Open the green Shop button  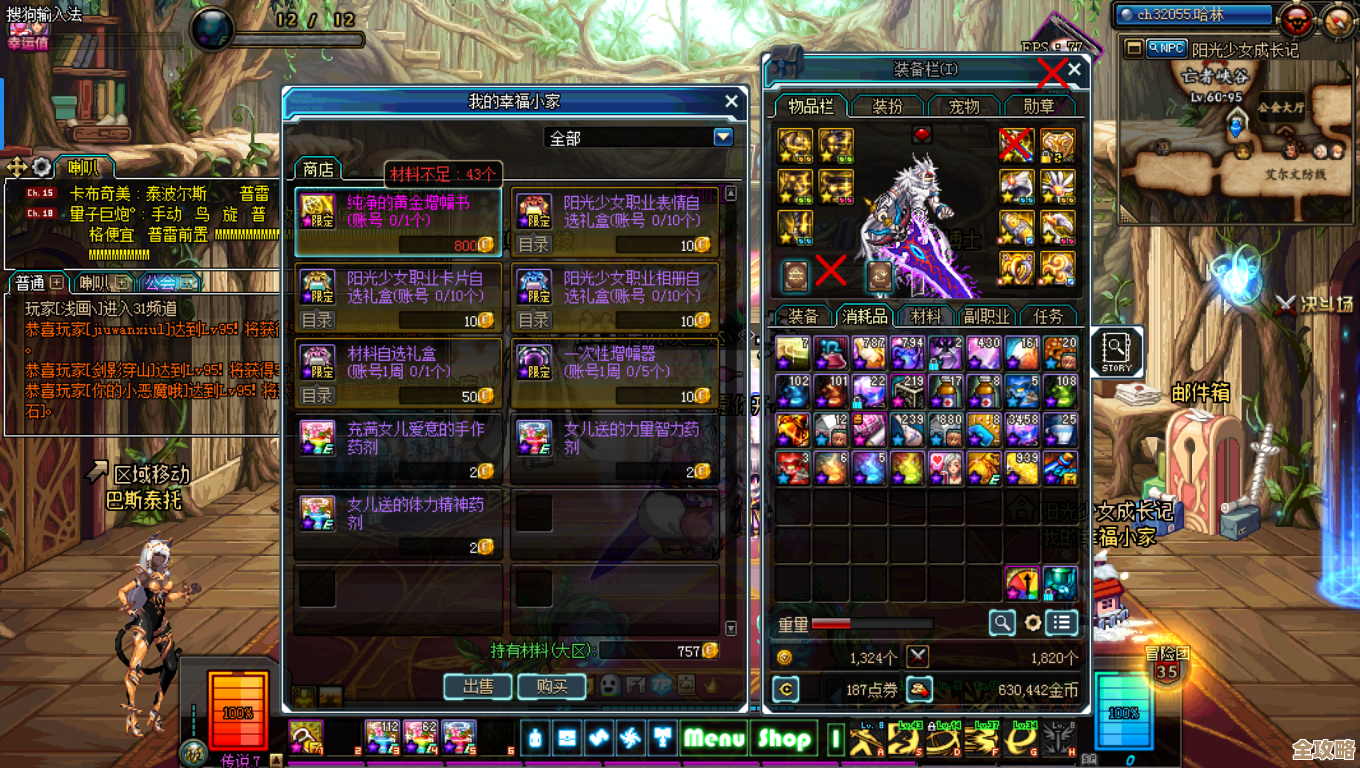pyautogui.click(x=783, y=739)
